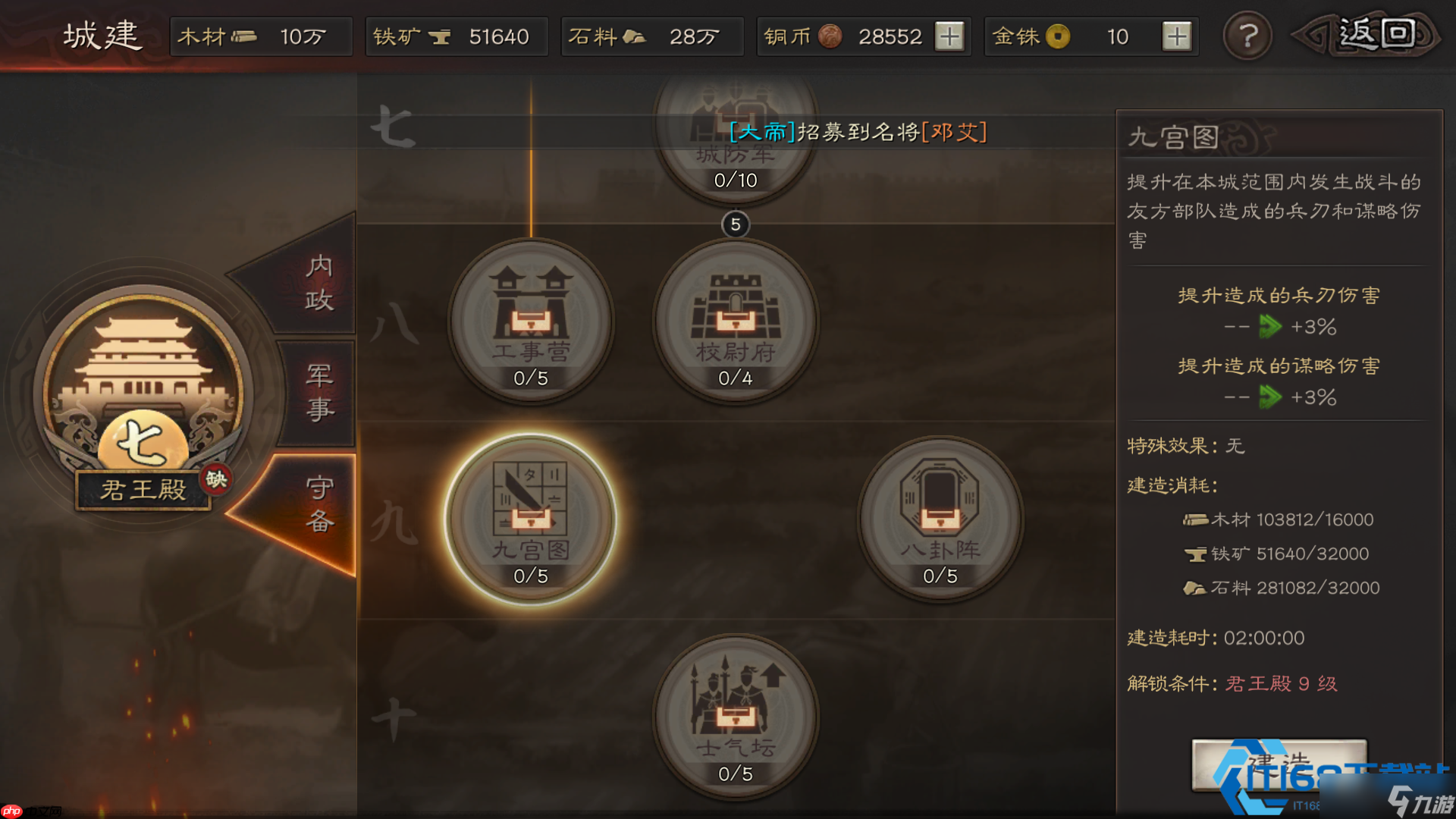Image resolution: width=1456 pixels, height=819 pixels.
Task: Open the help question mark
Action: pos(1247,36)
